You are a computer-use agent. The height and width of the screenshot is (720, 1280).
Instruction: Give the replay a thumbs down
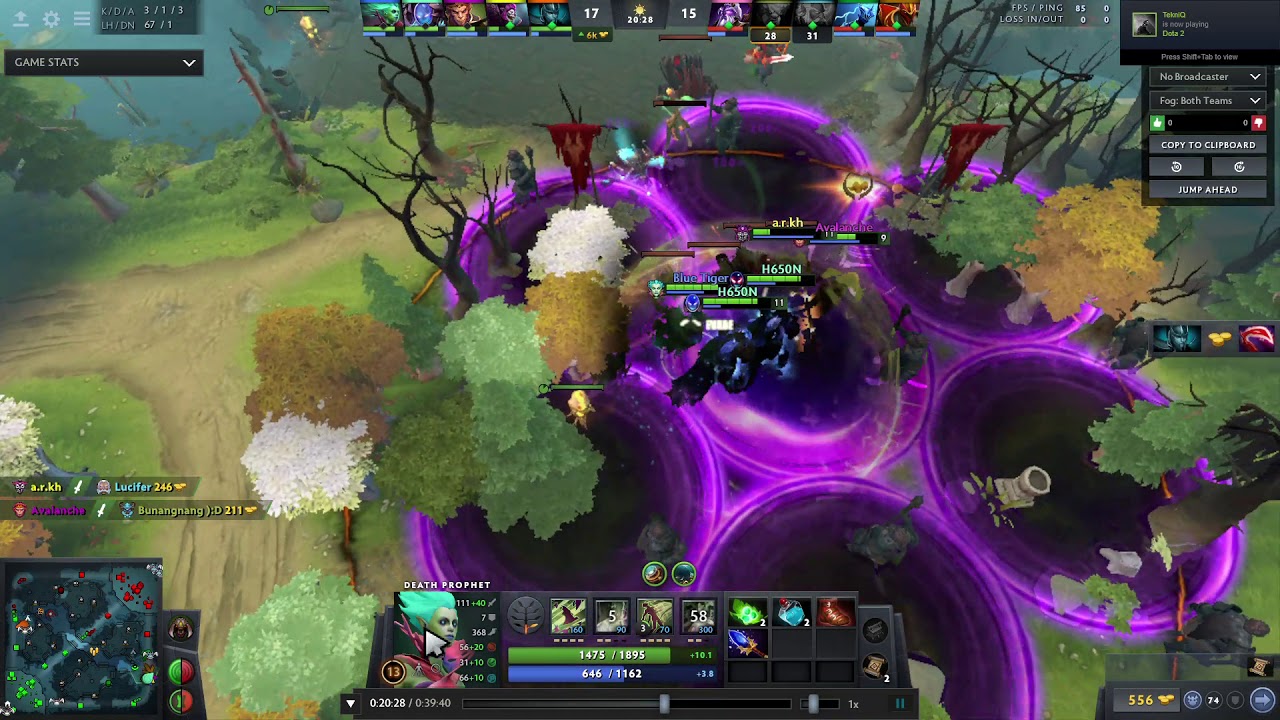pyautogui.click(x=1258, y=123)
